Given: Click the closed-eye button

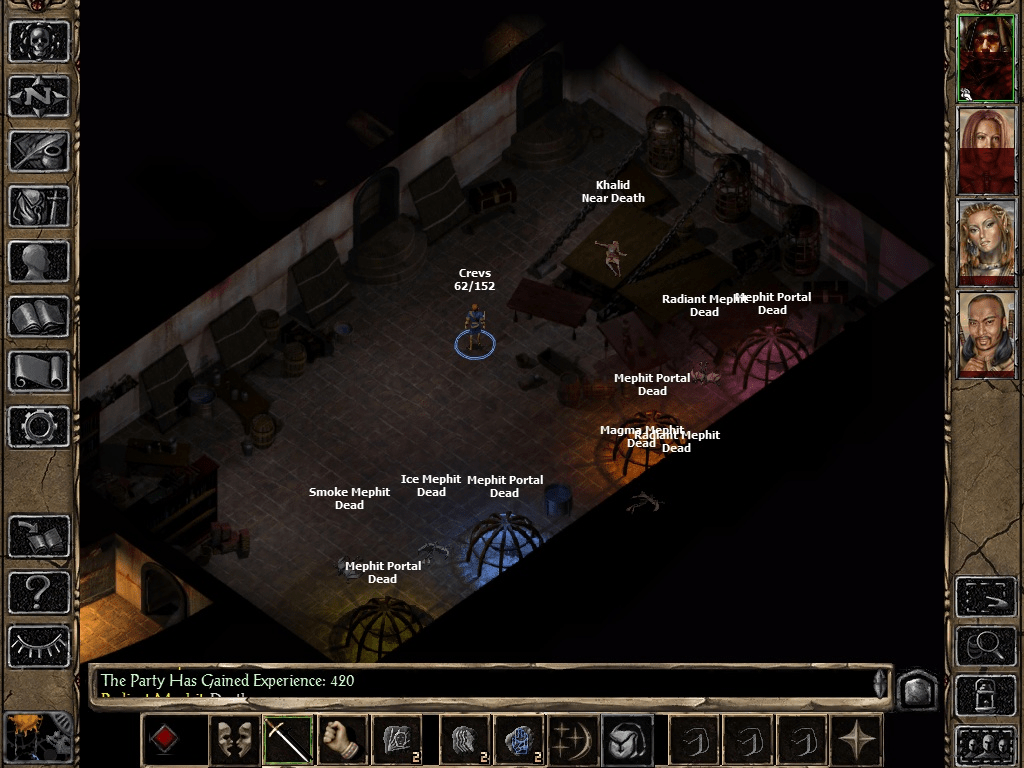Looking at the screenshot, I should tap(40, 645).
